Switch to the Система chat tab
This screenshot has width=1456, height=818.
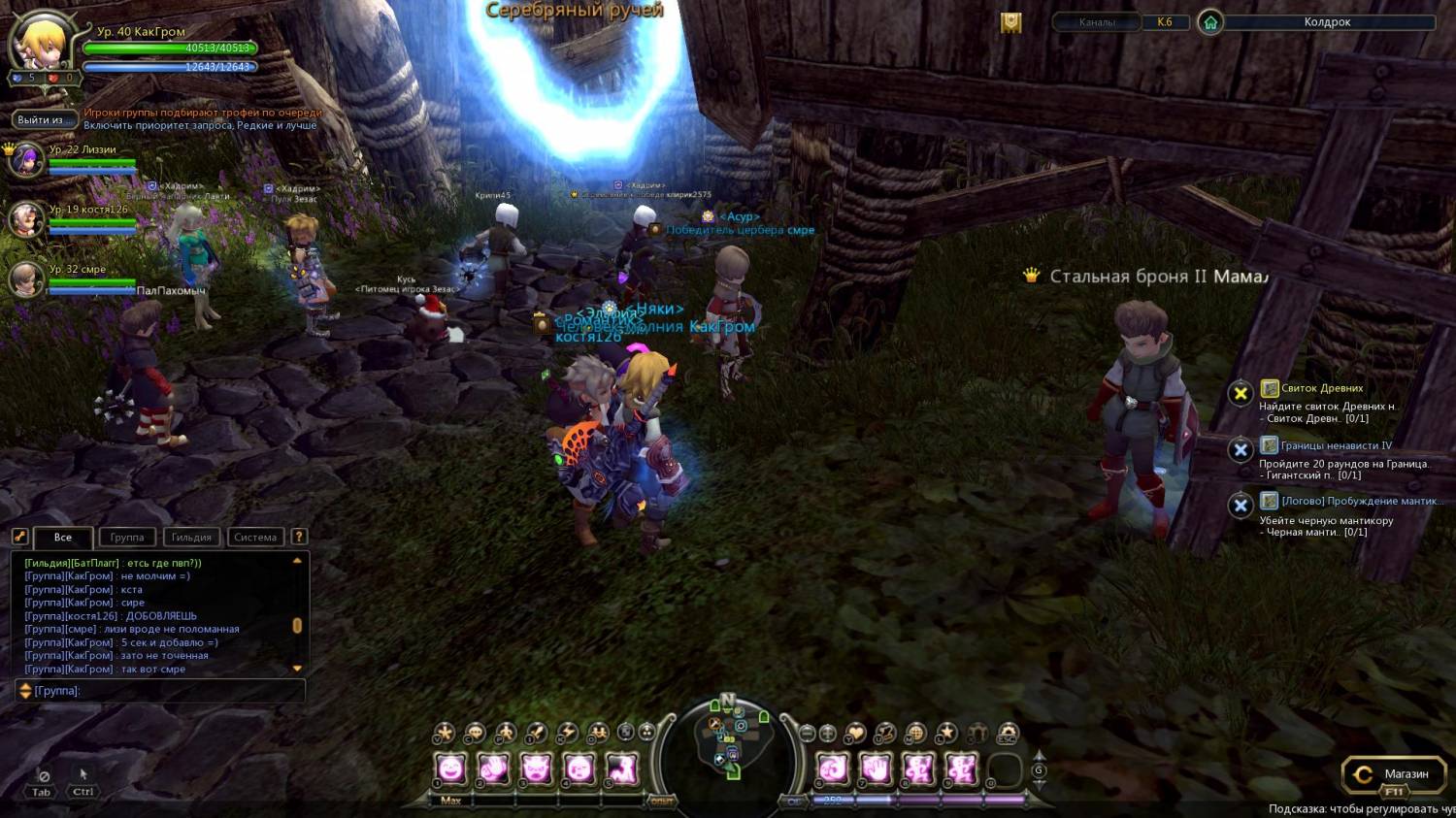[255, 538]
